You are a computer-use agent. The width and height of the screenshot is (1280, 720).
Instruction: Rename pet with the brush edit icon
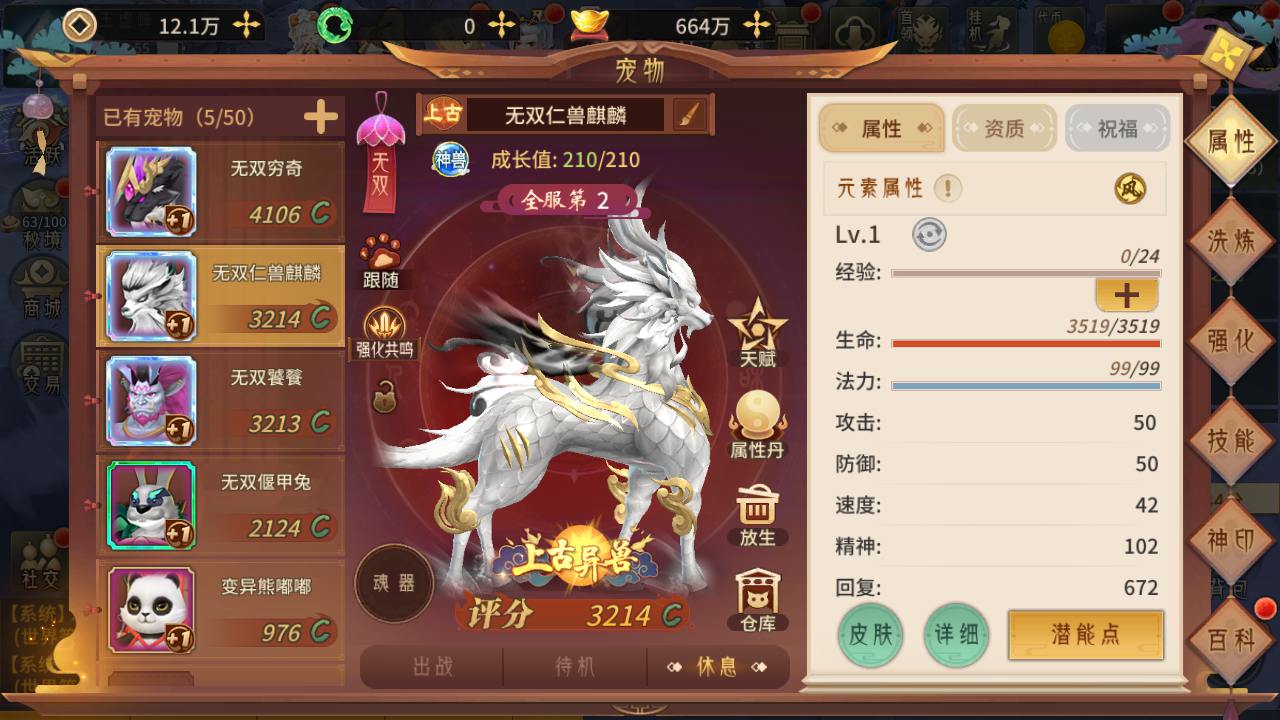[x=688, y=115]
